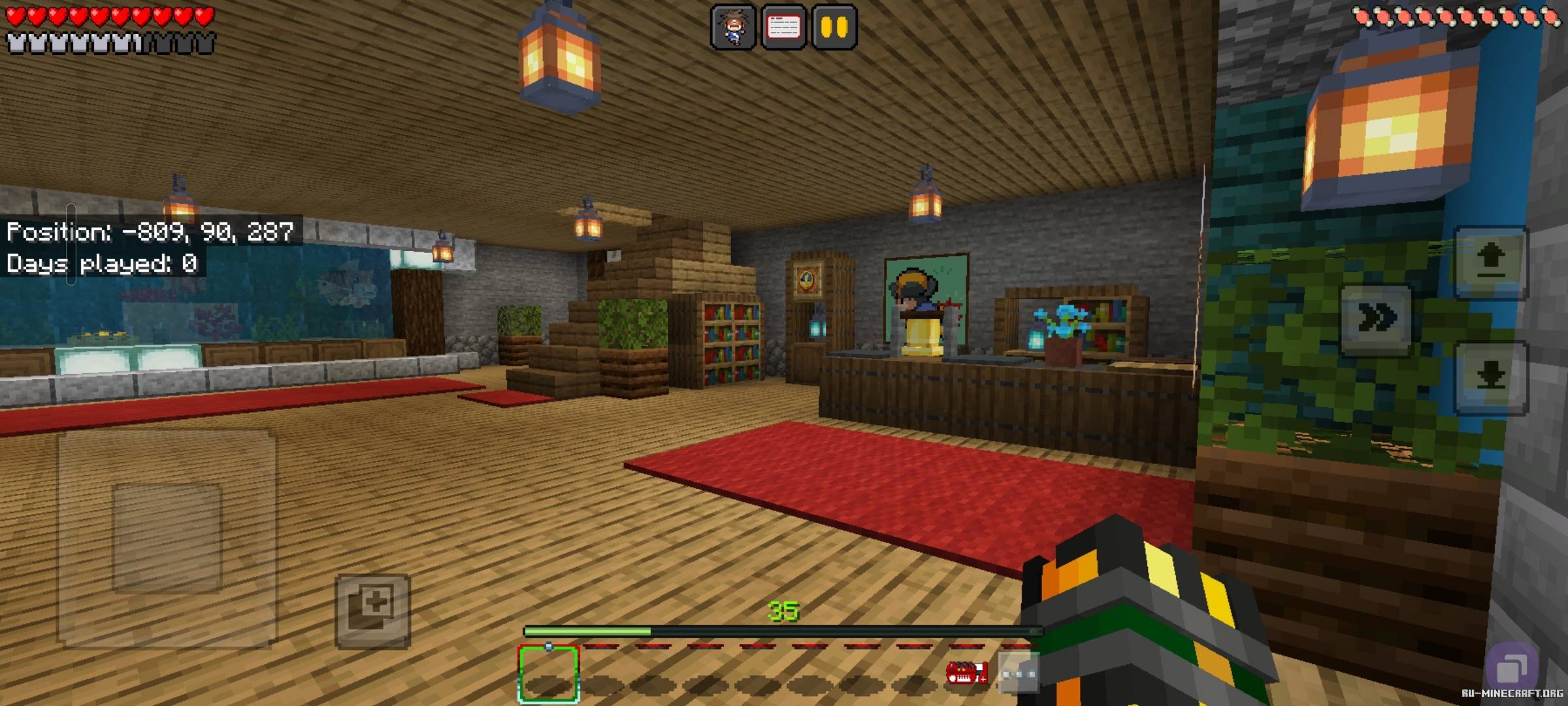Tap the center of the movement joystick
Image resolution: width=1568 pixels, height=706 pixels.
click(167, 537)
